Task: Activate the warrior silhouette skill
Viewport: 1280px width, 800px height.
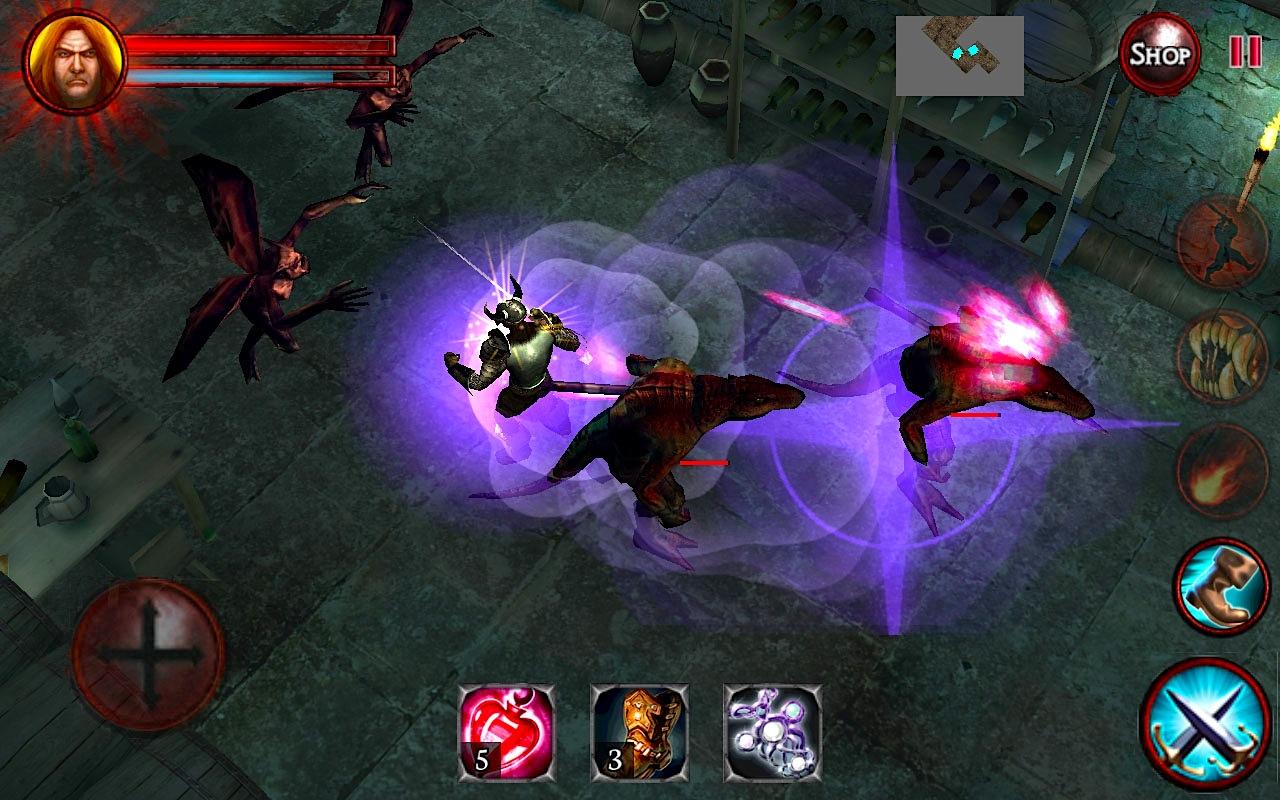Action: pyautogui.click(x=1222, y=243)
